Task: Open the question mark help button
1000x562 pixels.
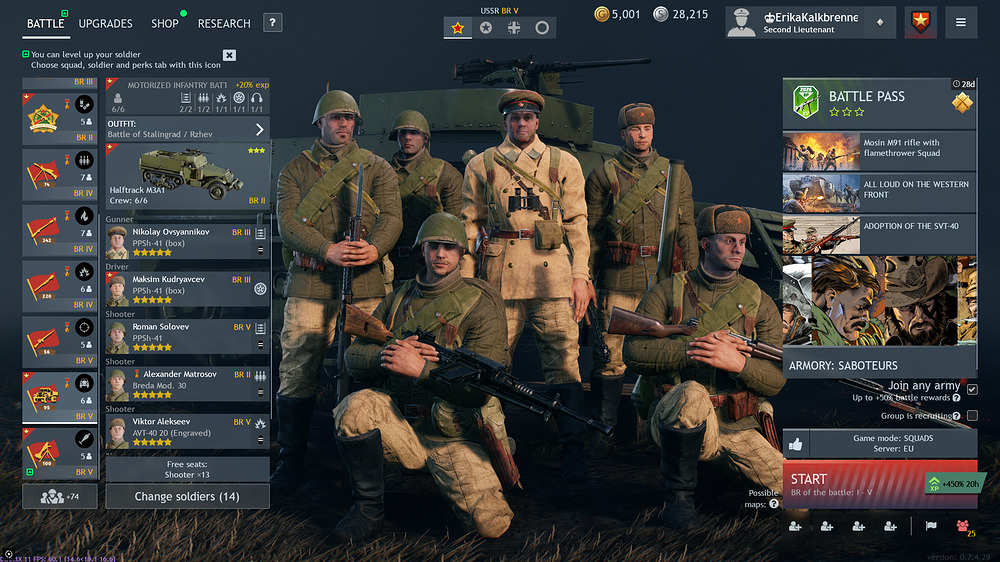Action: point(273,23)
